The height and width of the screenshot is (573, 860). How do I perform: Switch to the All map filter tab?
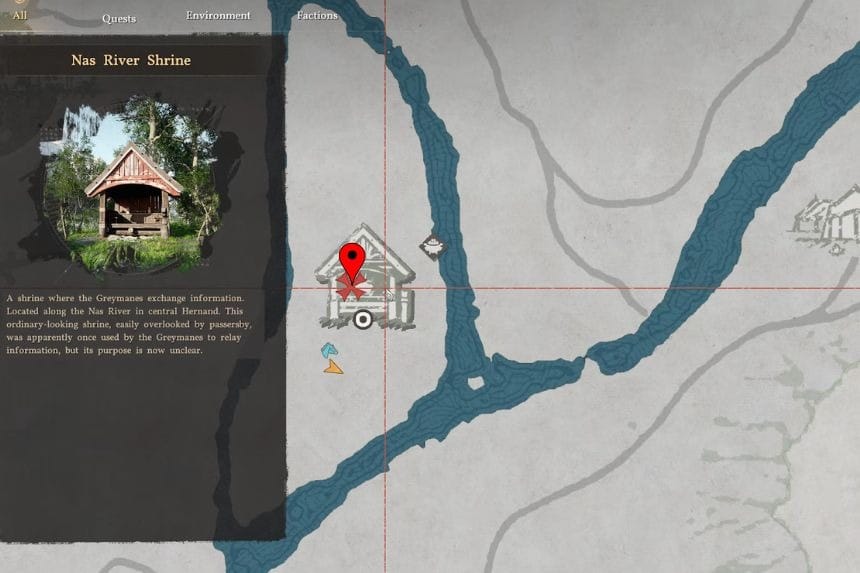point(19,15)
